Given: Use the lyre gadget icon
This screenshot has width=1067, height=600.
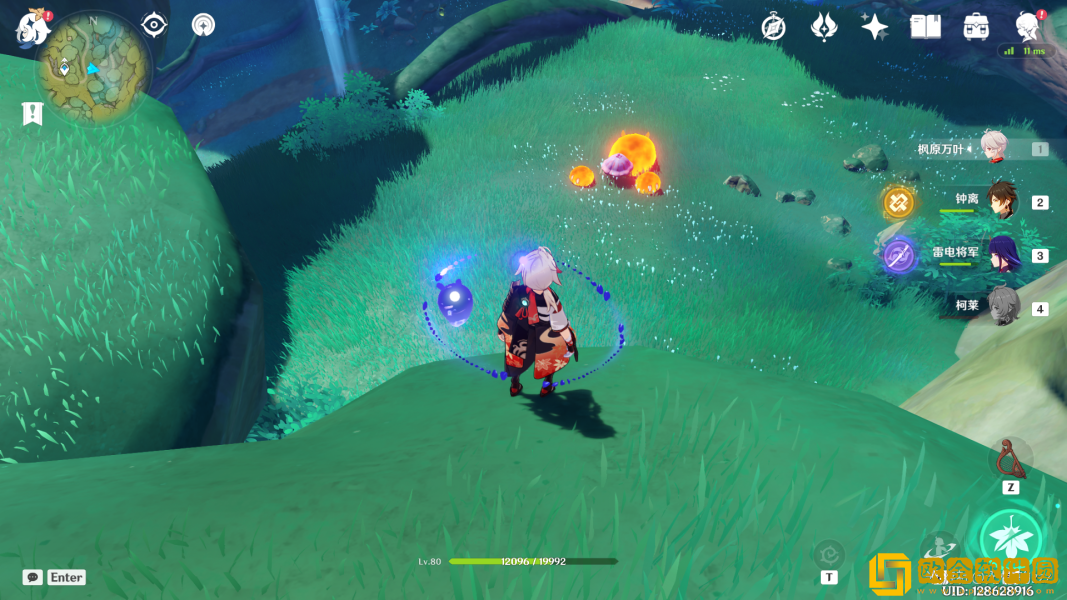Looking at the screenshot, I should 1011,459.
